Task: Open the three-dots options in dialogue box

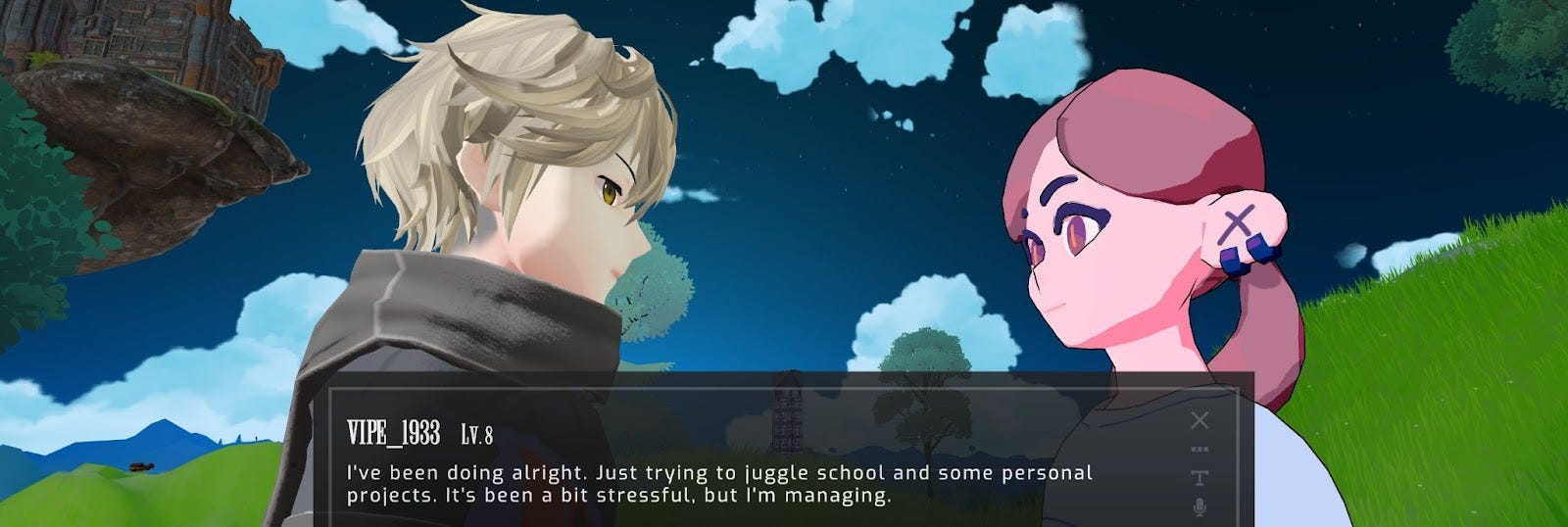Action: [x=1199, y=450]
